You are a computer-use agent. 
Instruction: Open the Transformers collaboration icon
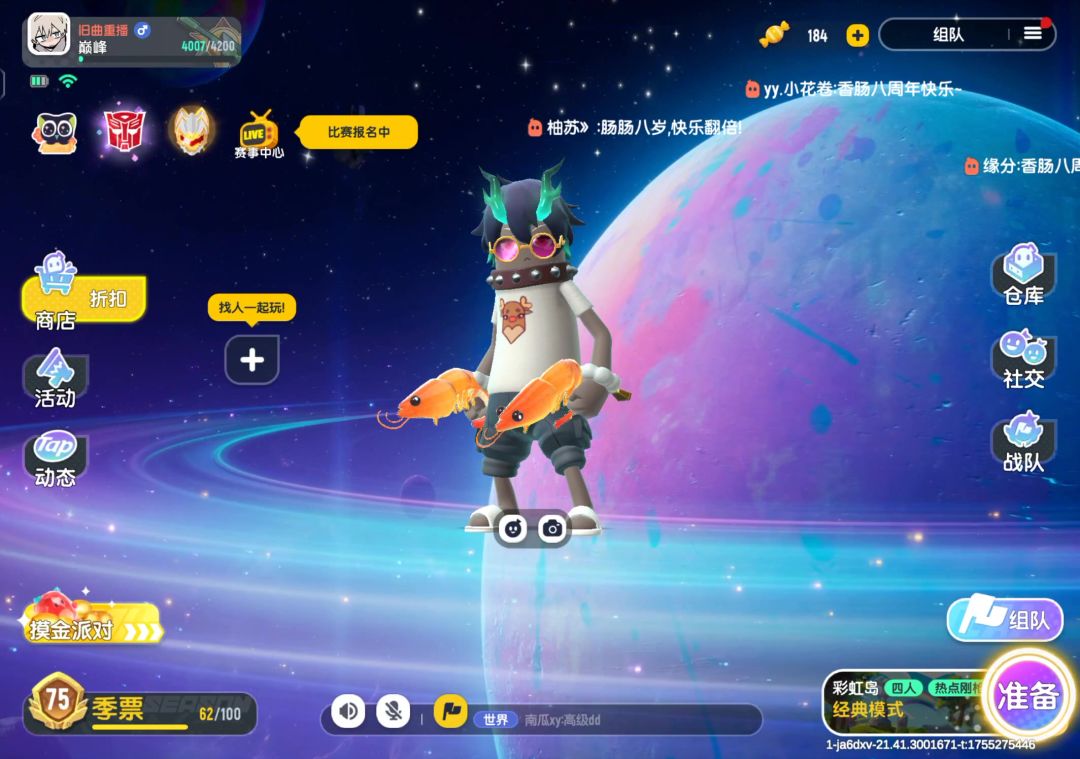124,131
